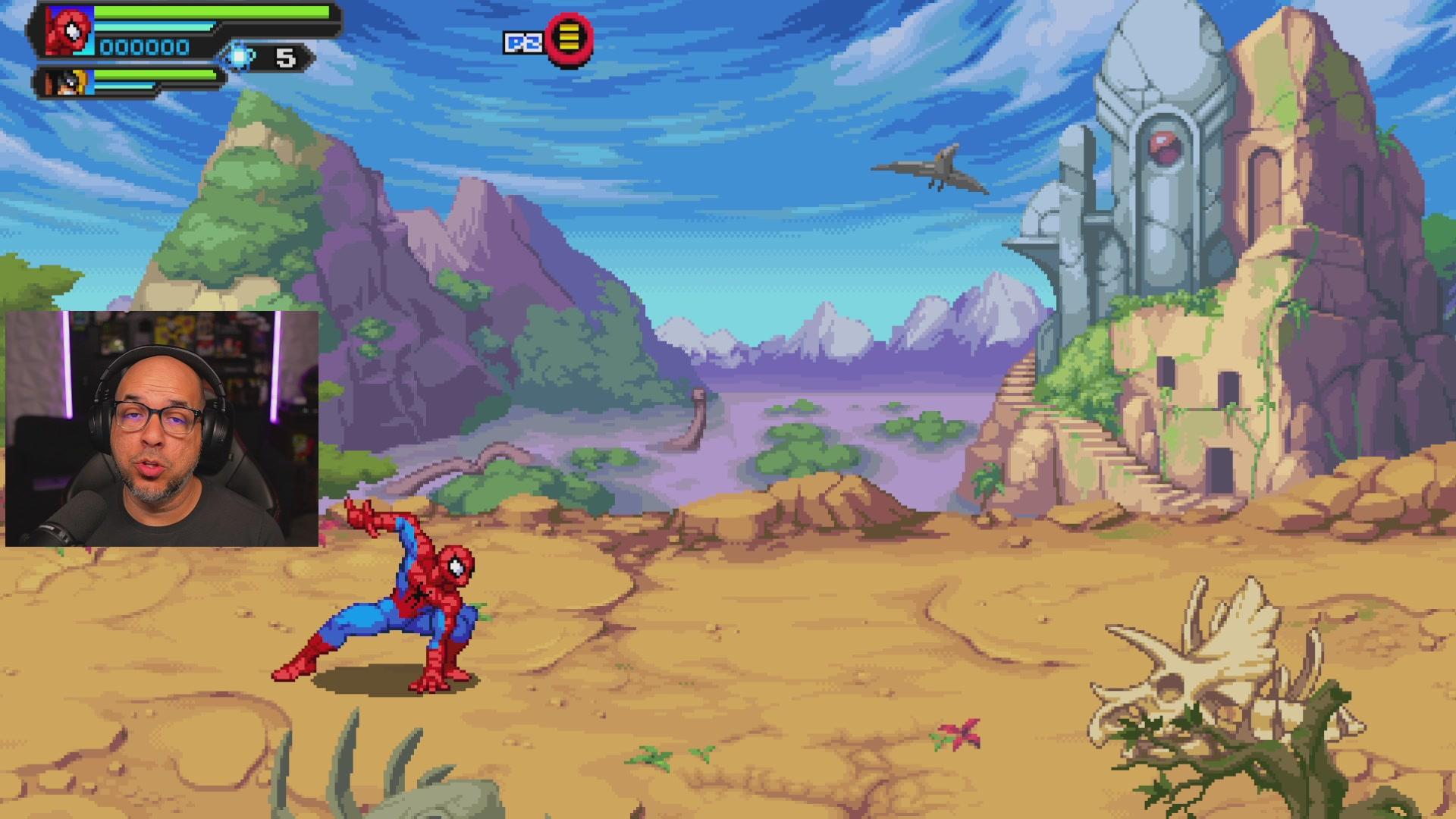This screenshot has height=819, width=1456.
Task: Click the glowing blue energy orb icon
Action: [240, 57]
